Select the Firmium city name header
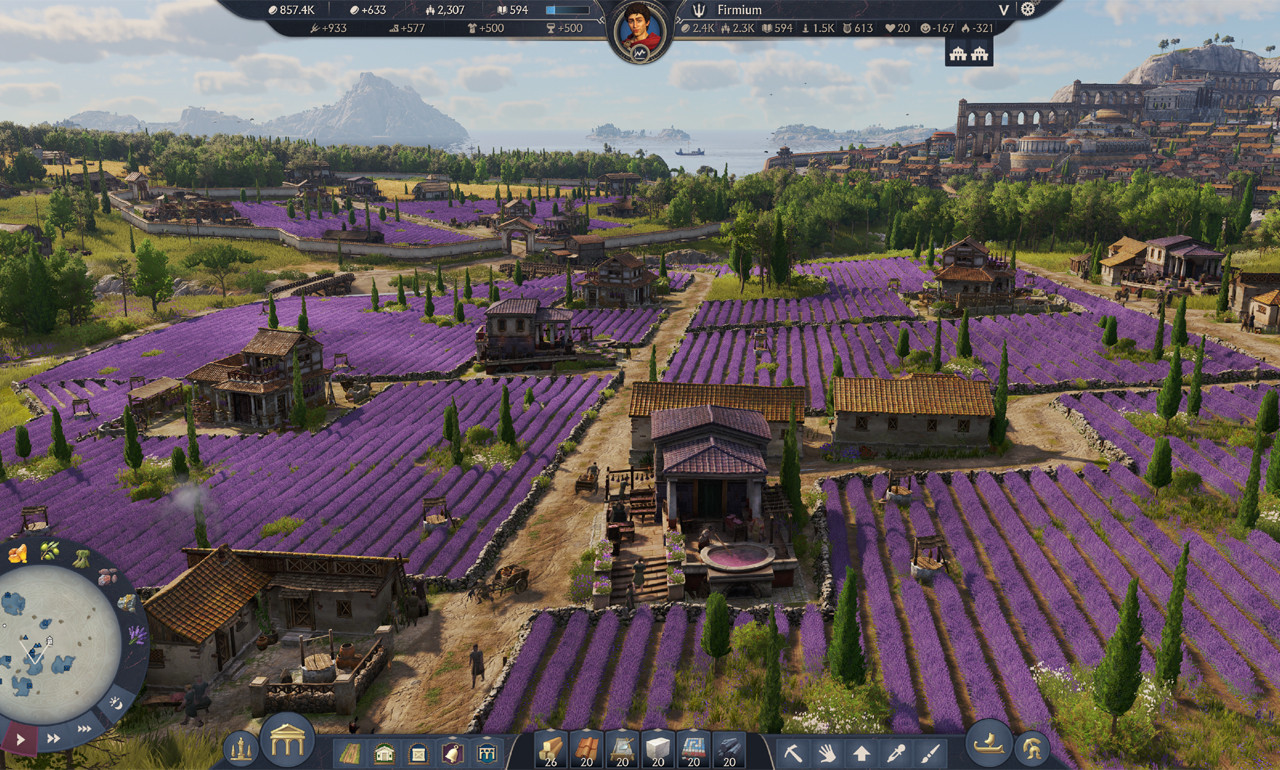The image size is (1280, 770). (739, 10)
